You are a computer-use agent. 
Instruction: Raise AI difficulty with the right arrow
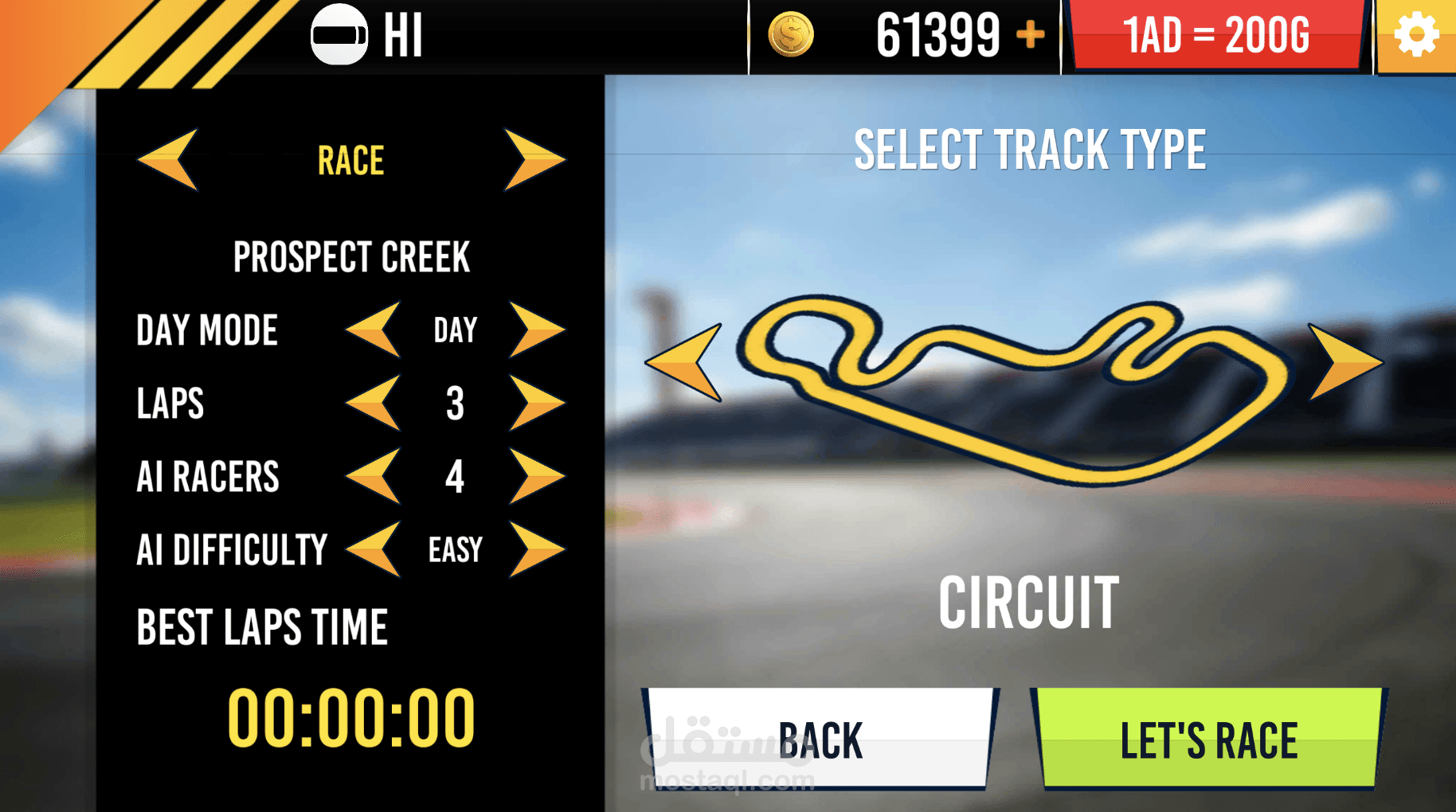click(x=536, y=549)
